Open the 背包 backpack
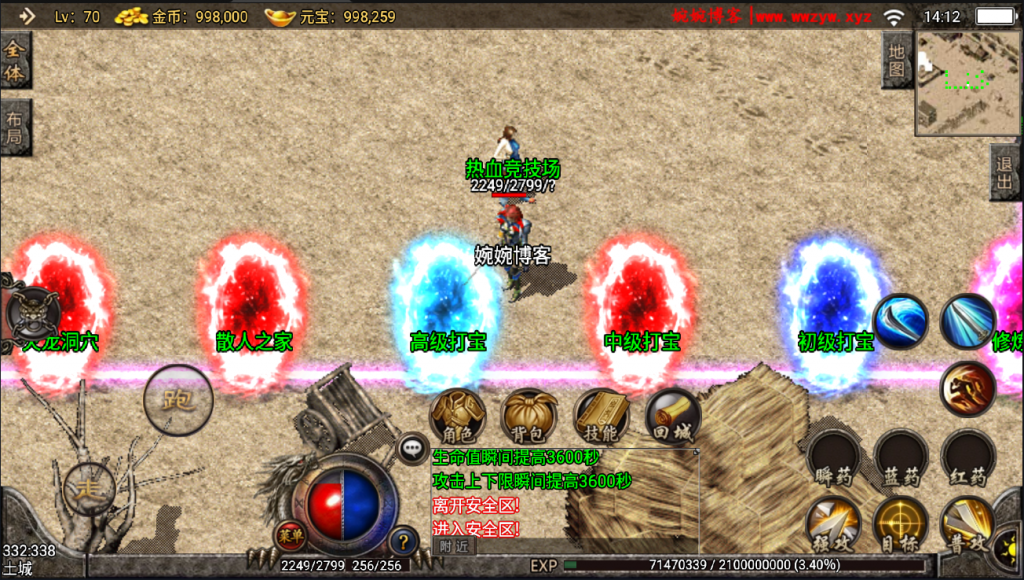The image size is (1024, 580). tap(530, 415)
